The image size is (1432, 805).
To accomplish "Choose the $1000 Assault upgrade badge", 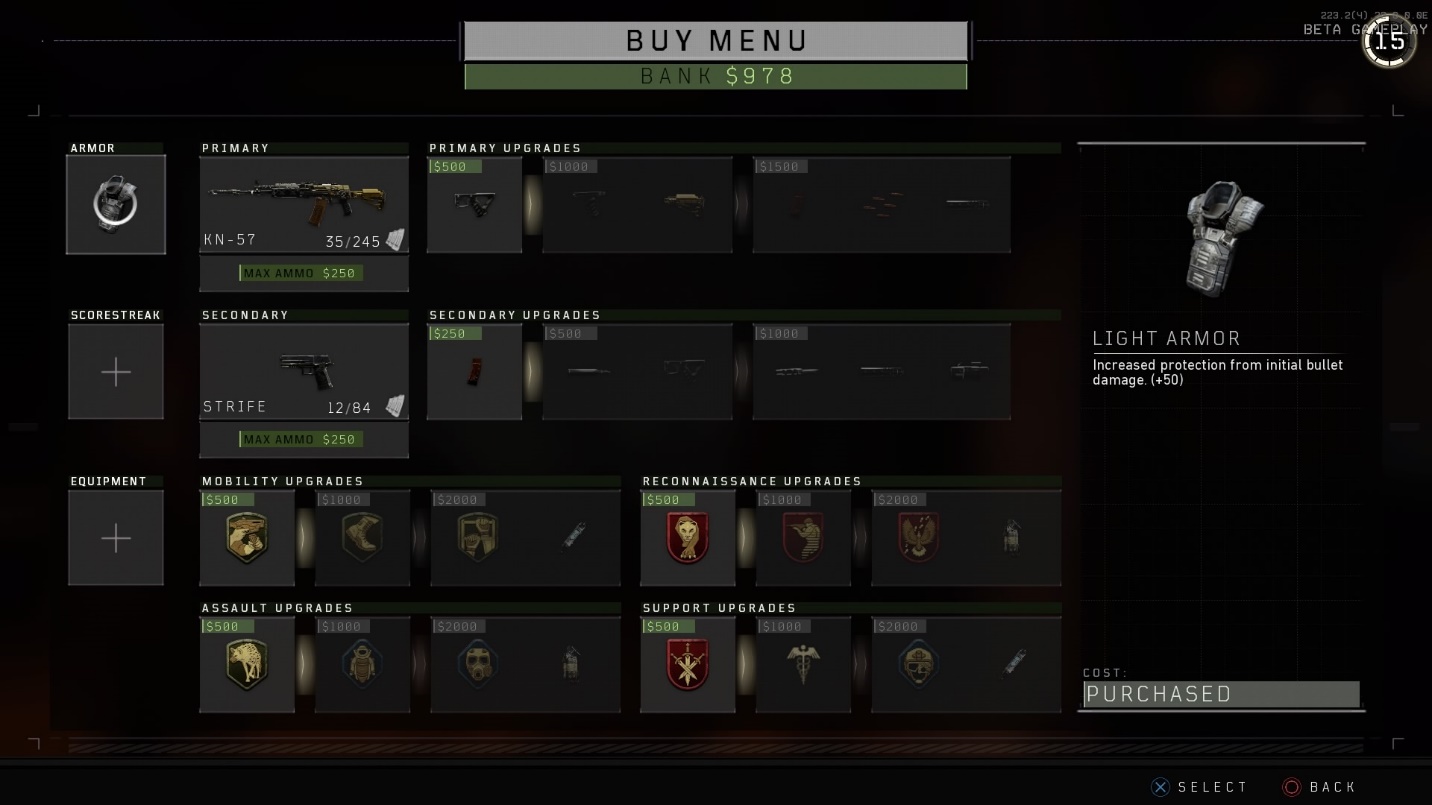I will (362, 665).
